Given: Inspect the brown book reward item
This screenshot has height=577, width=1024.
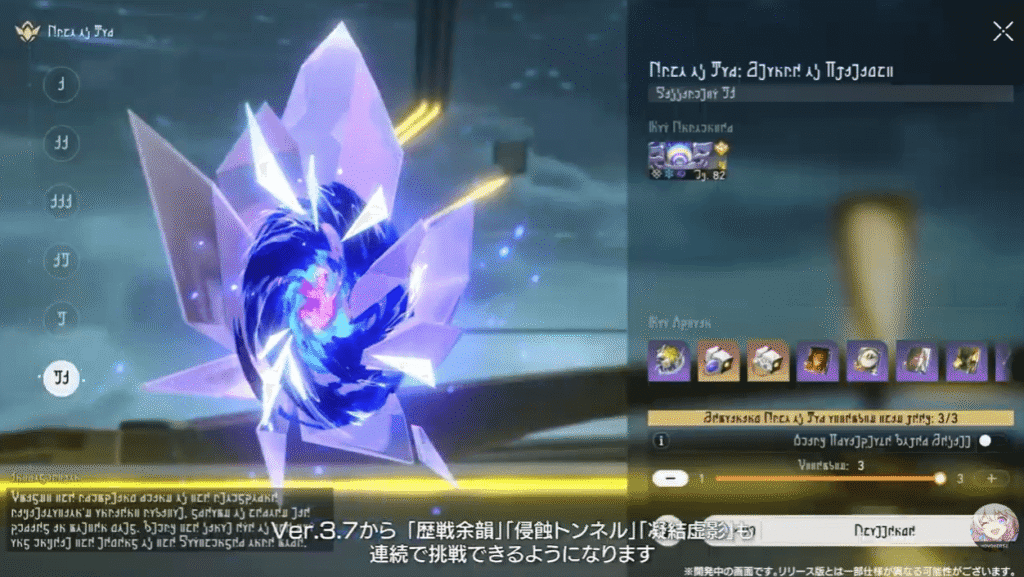Looking at the screenshot, I should [817, 361].
